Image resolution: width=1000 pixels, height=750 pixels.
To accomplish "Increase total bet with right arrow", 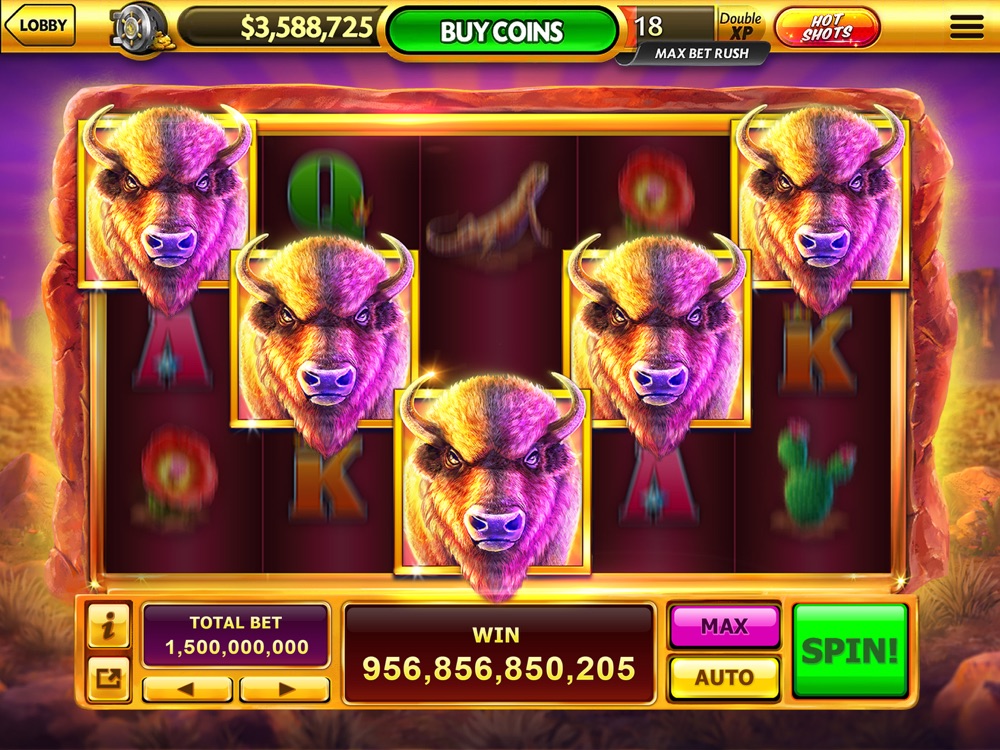I will (x=285, y=689).
